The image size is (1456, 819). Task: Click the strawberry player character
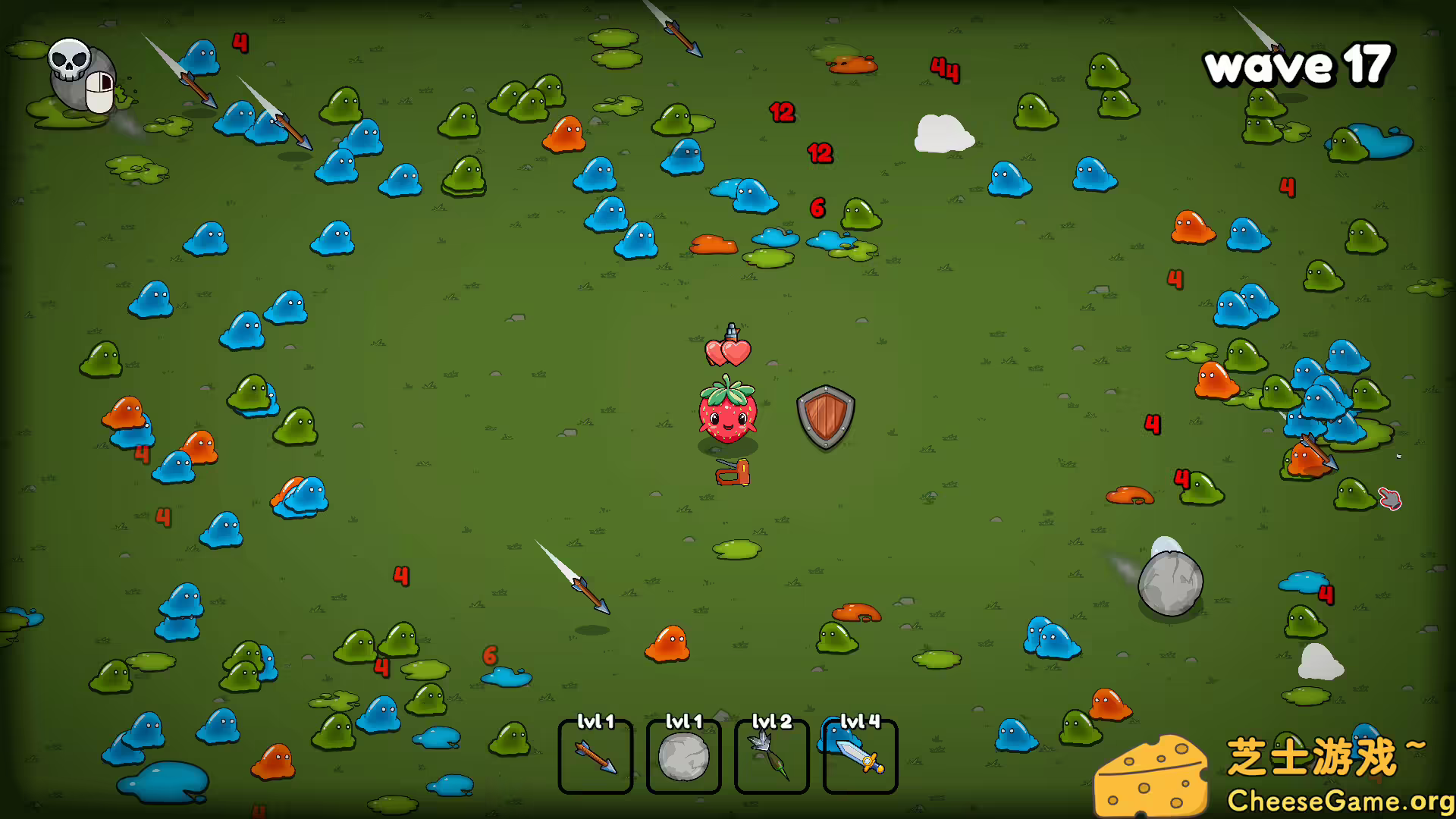726,417
